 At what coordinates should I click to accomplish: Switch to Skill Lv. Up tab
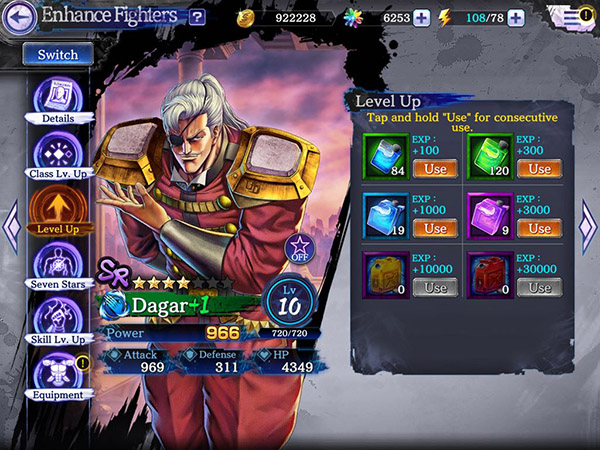point(57,318)
